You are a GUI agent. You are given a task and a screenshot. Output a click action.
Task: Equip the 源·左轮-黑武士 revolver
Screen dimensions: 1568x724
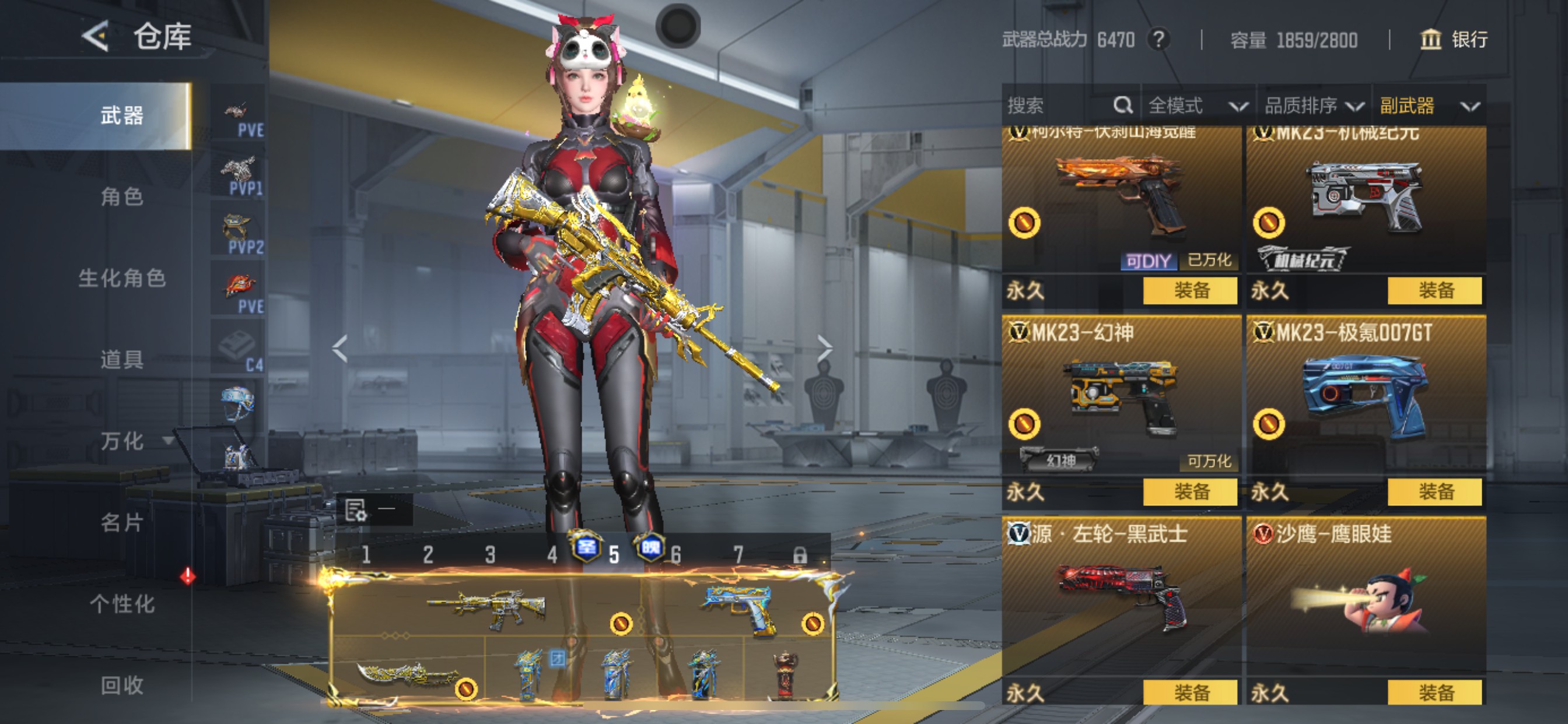[1190, 693]
